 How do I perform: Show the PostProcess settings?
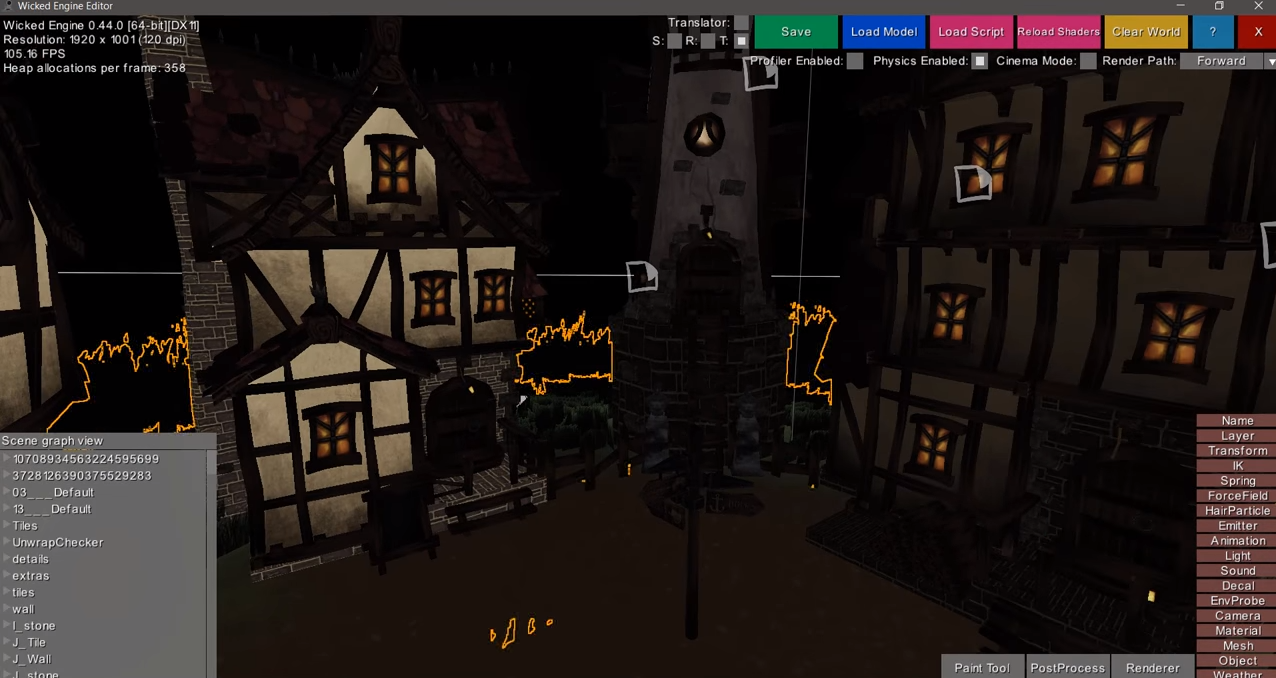1067,668
